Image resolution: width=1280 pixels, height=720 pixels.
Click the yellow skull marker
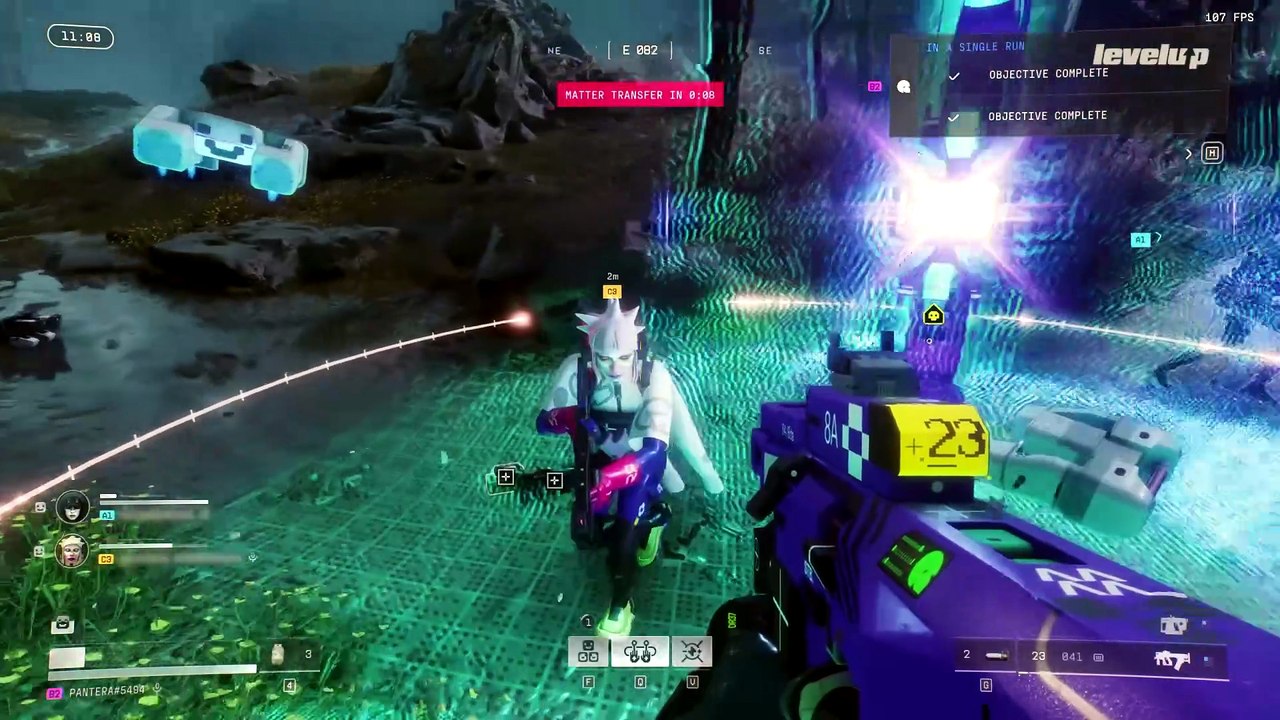[x=933, y=316]
